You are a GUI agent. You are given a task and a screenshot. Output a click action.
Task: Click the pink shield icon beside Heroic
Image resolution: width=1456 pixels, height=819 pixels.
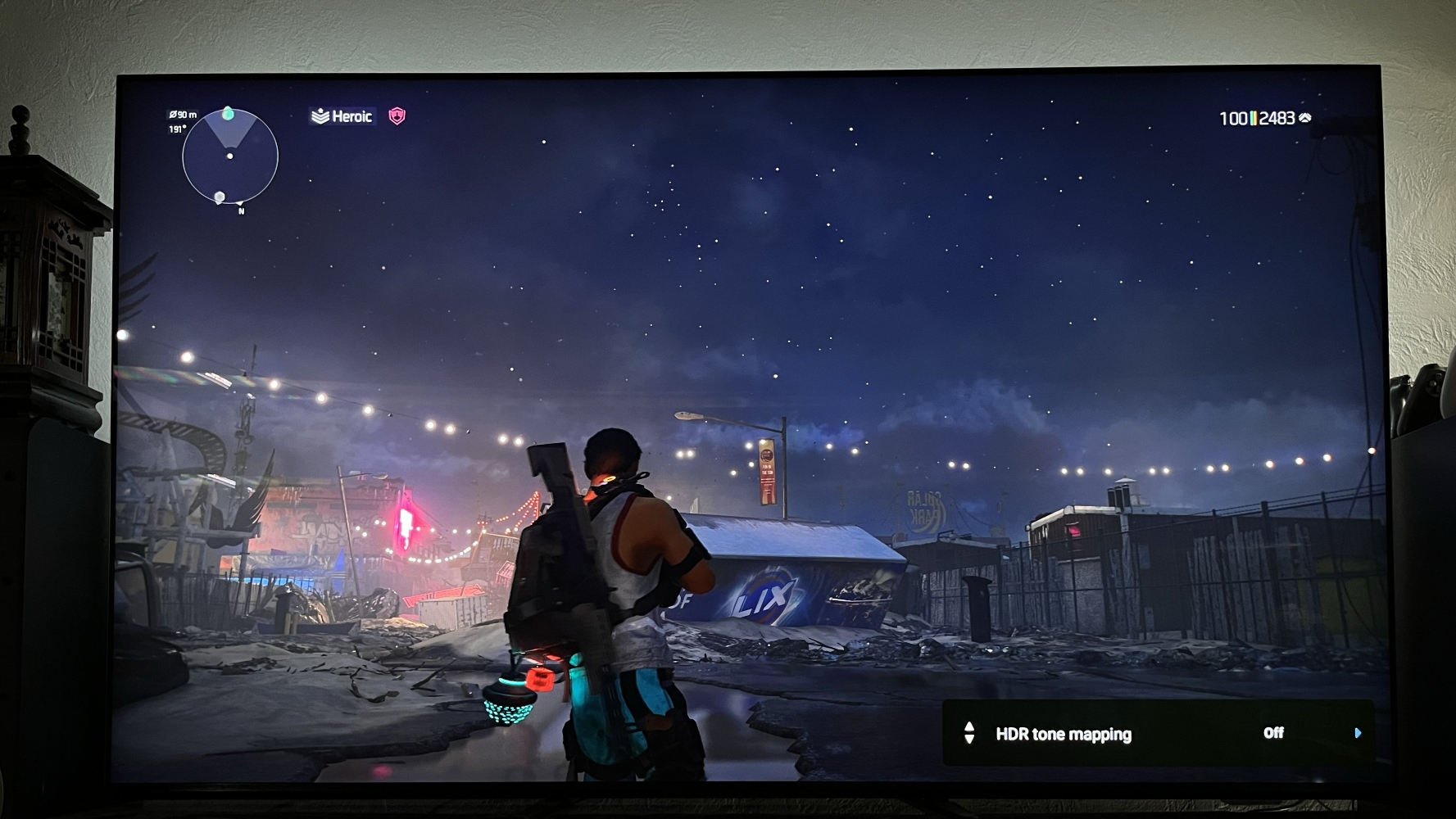pos(397,116)
